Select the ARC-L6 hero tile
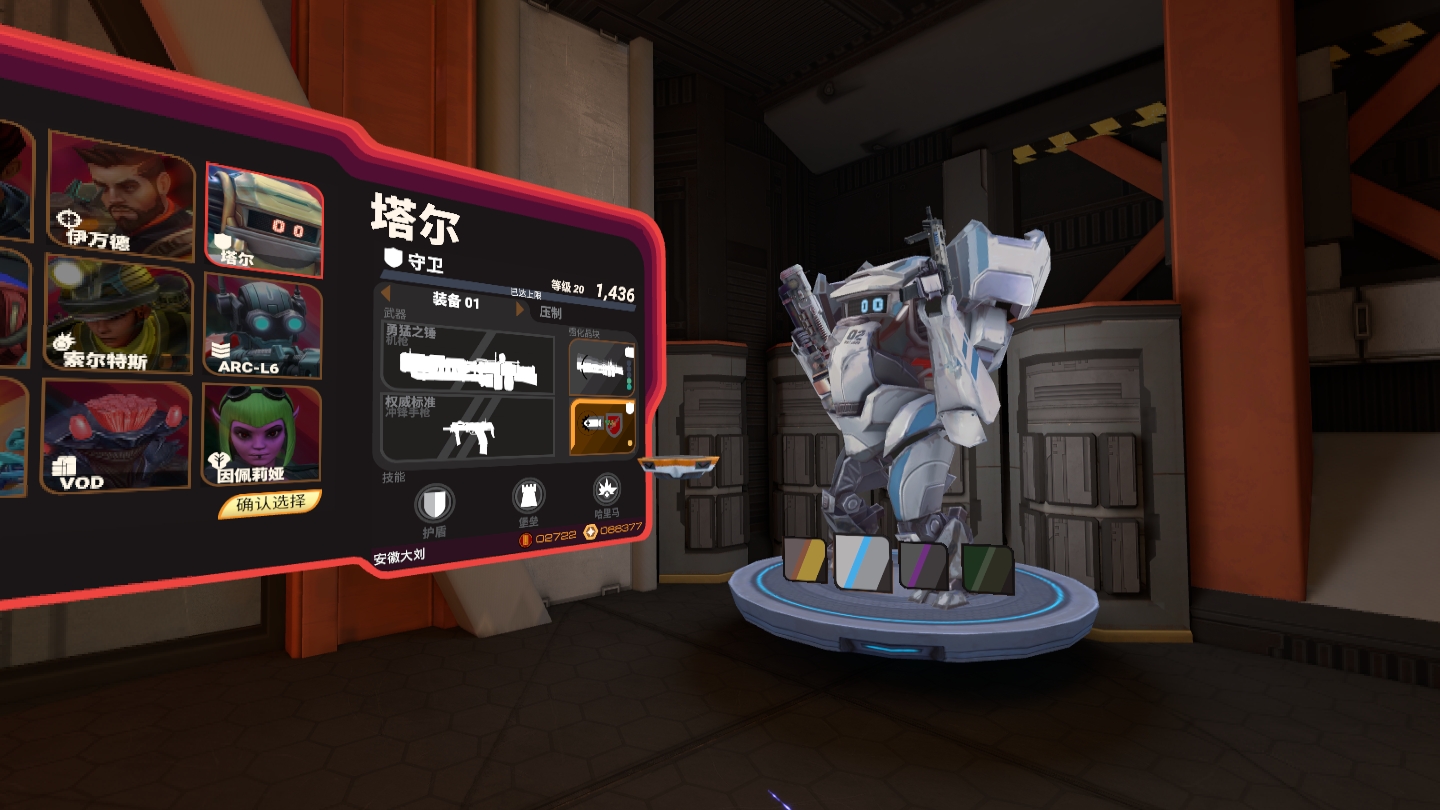Image resolution: width=1440 pixels, height=810 pixels. tap(263, 326)
